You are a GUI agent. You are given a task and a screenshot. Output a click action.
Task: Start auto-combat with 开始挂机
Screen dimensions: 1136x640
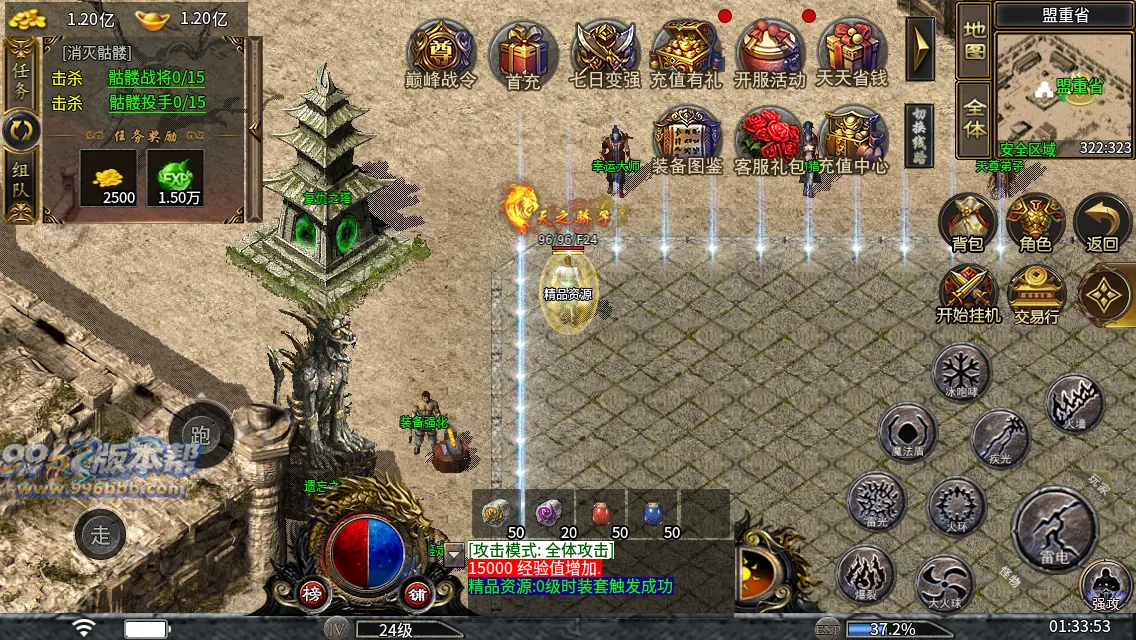pos(968,294)
